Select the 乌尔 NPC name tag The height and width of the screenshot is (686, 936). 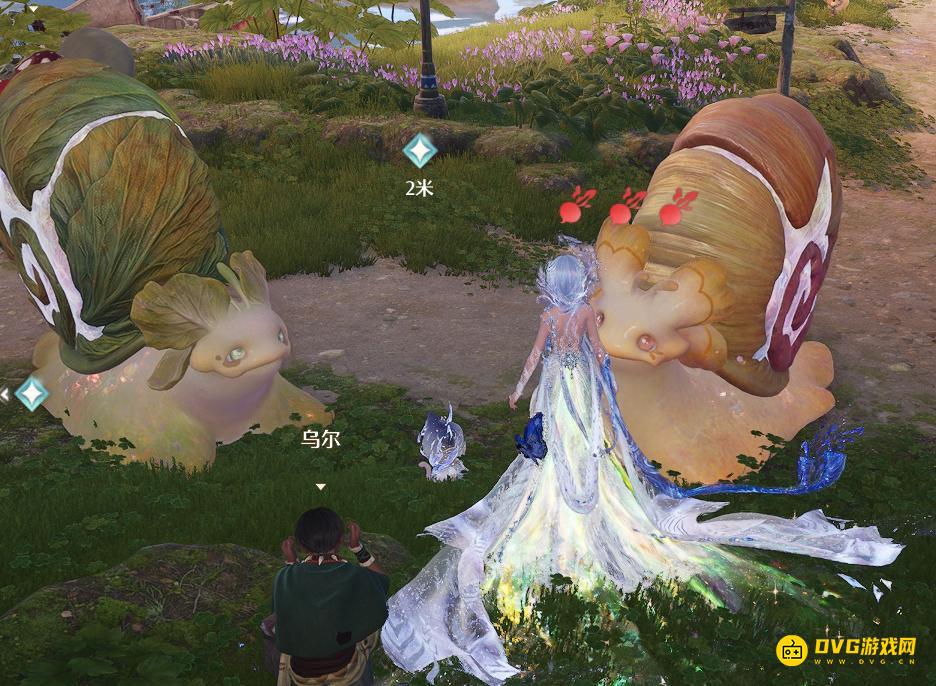click(x=320, y=439)
